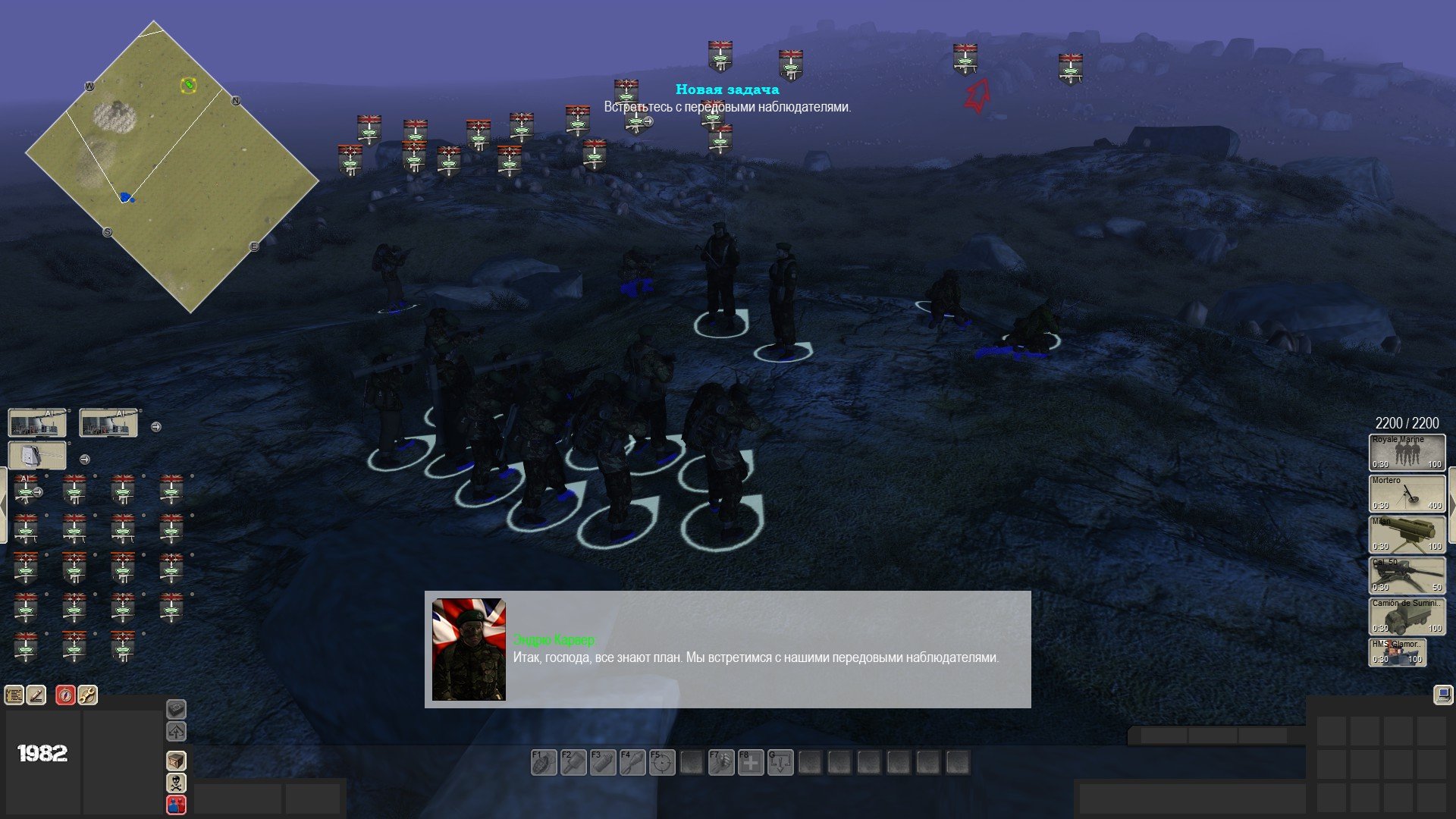This screenshot has height=819, width=1456.
Task: Select the Milan launcher reinforcement
Action: 1407,535
